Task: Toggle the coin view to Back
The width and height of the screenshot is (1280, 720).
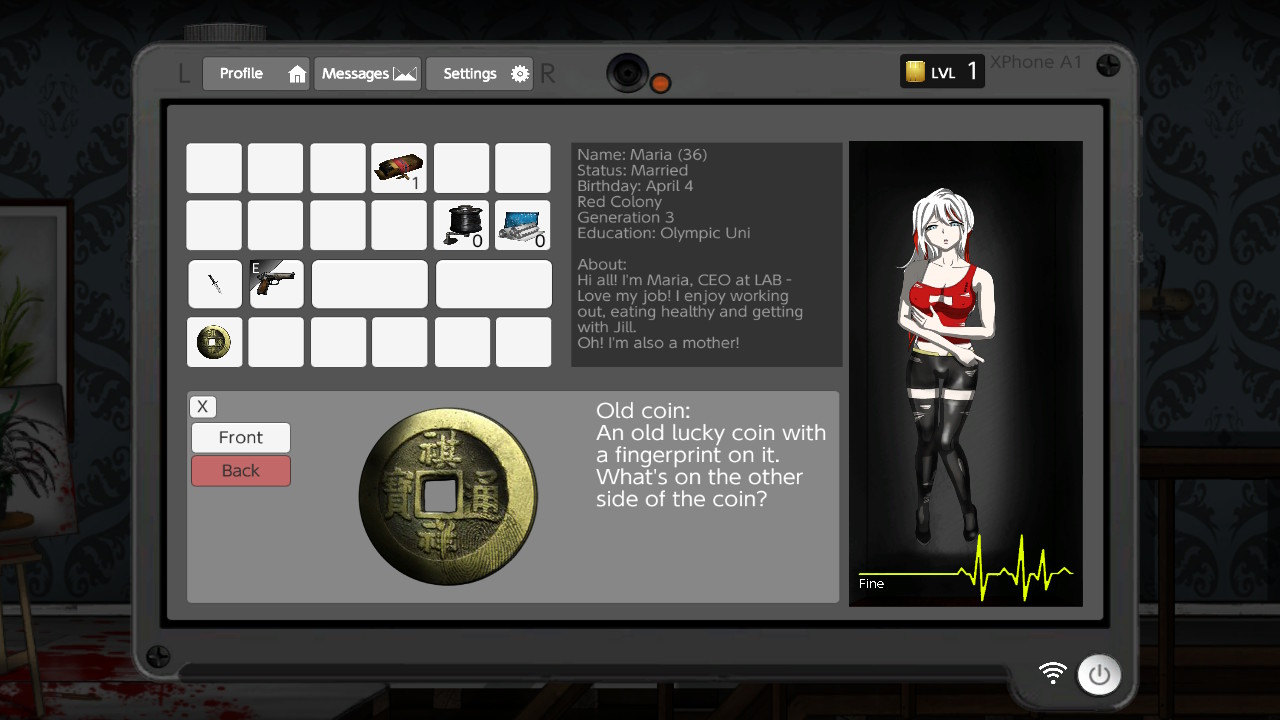Action: tap(240, 470)
